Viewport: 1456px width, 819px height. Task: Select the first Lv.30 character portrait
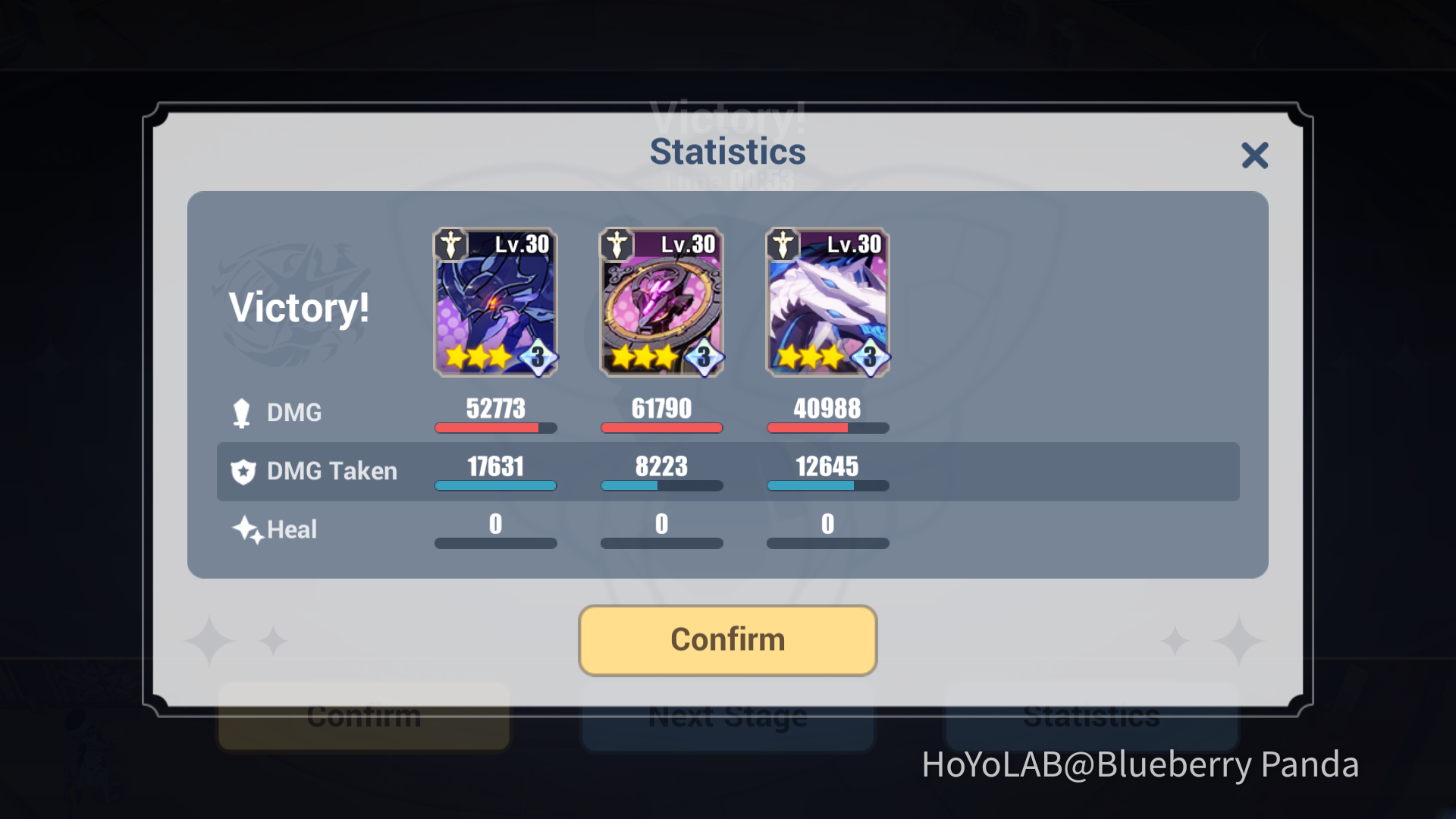click(495, 303)
